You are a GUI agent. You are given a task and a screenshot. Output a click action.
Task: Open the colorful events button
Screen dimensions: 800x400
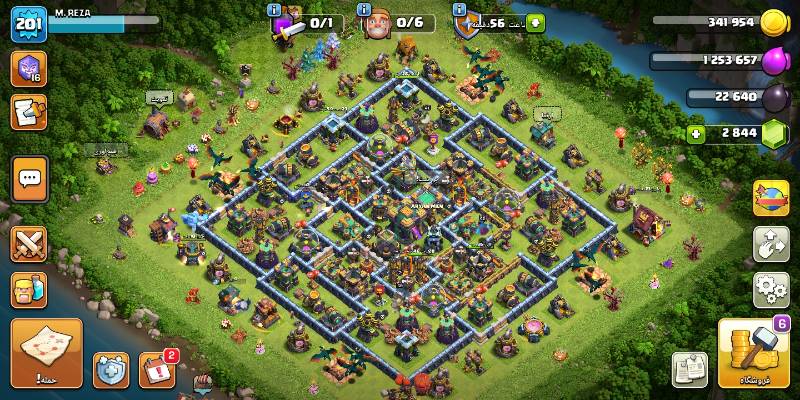coord(770,197)
